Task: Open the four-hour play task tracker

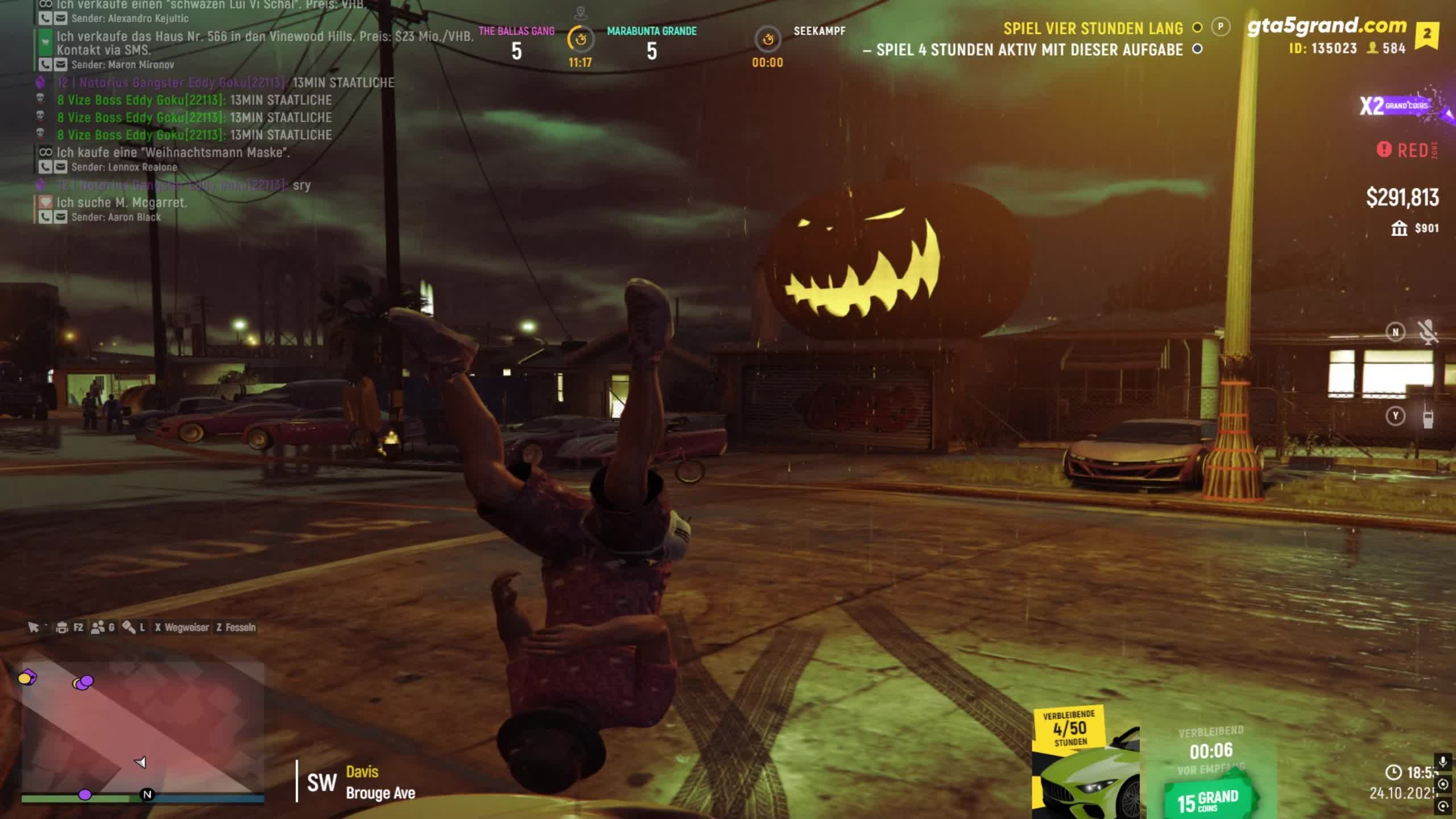Action: [x=1092, y=28]
